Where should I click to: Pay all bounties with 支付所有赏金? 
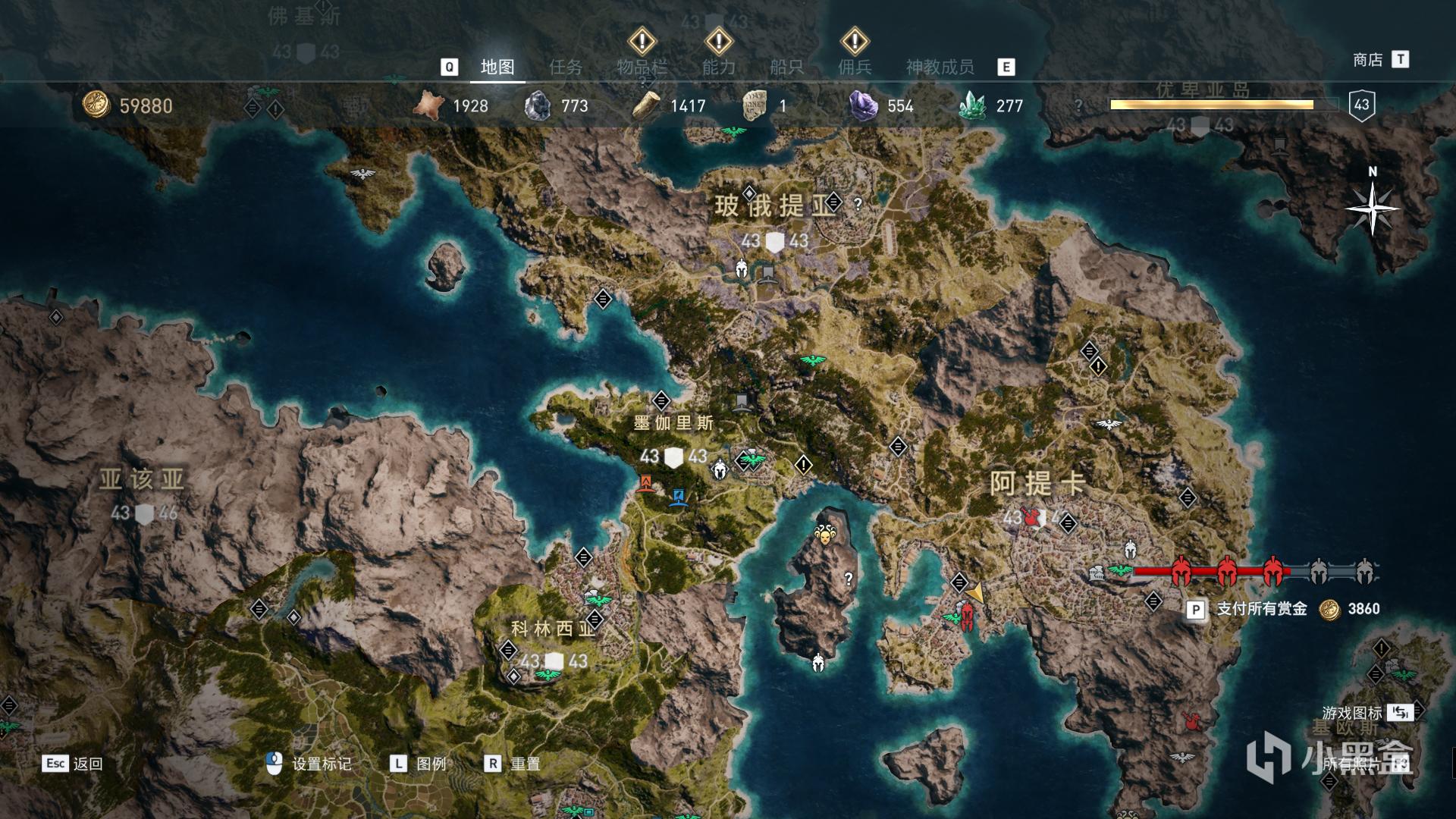tap(1261, 609)
